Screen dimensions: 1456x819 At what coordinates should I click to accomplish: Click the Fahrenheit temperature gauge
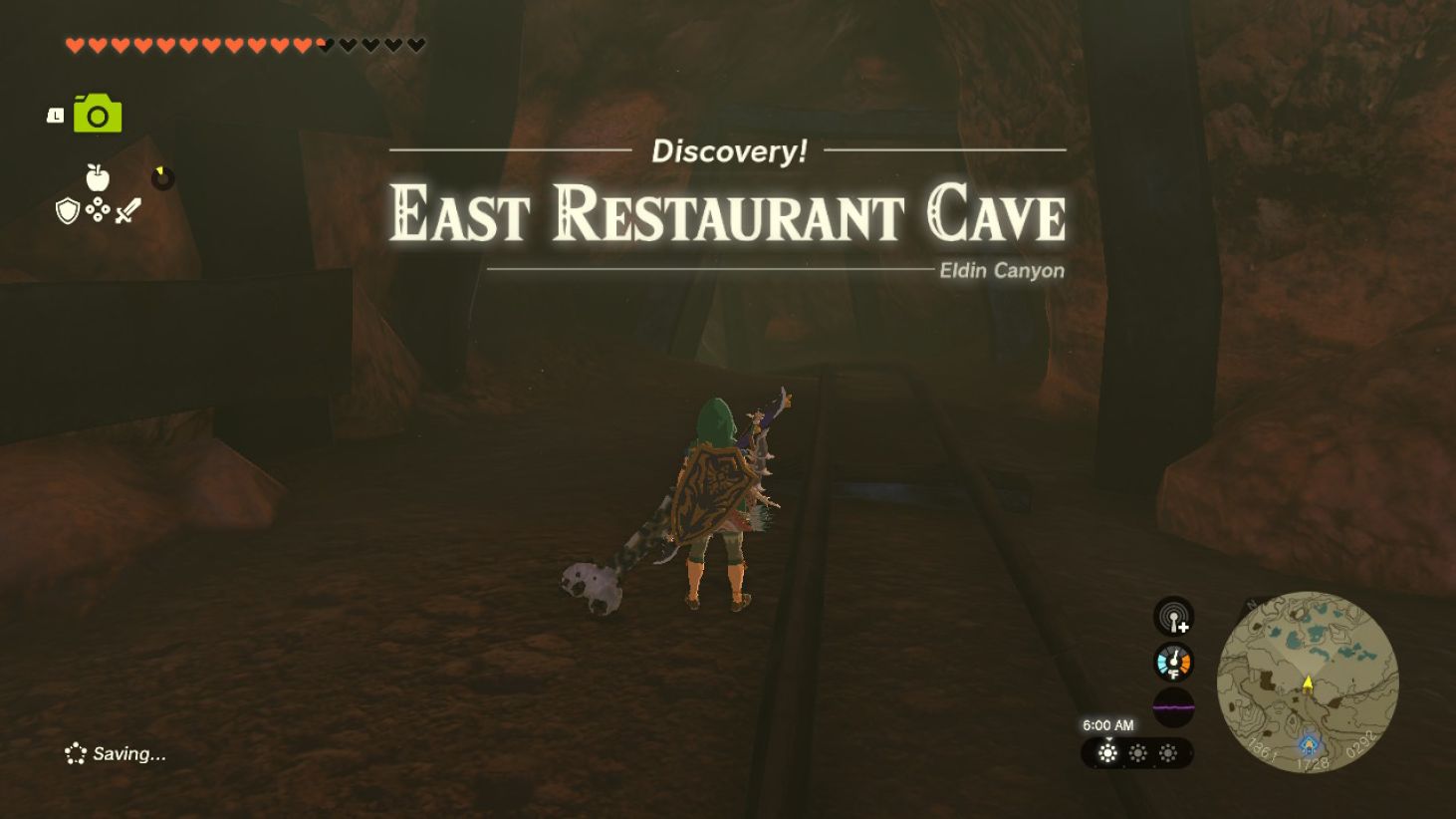(x=1174, y=661)
